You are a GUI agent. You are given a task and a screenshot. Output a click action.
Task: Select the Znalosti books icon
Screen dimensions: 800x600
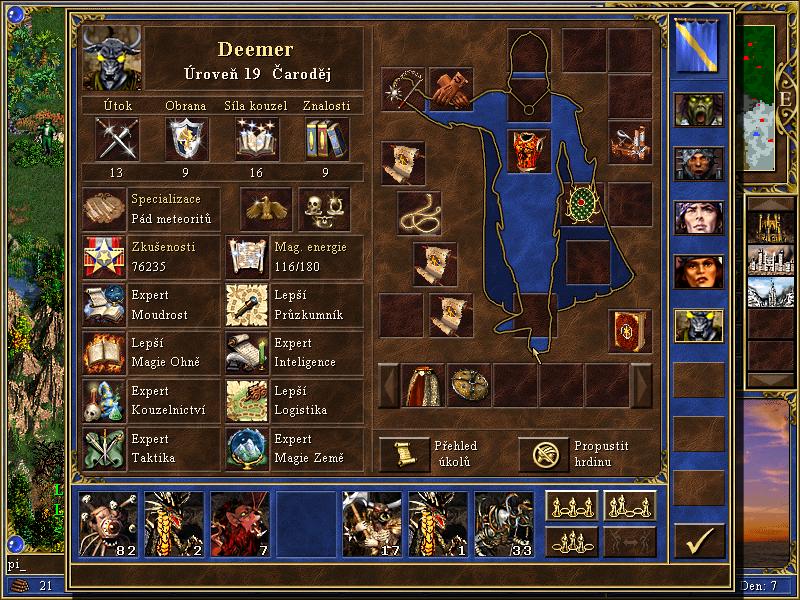[326, 138]
